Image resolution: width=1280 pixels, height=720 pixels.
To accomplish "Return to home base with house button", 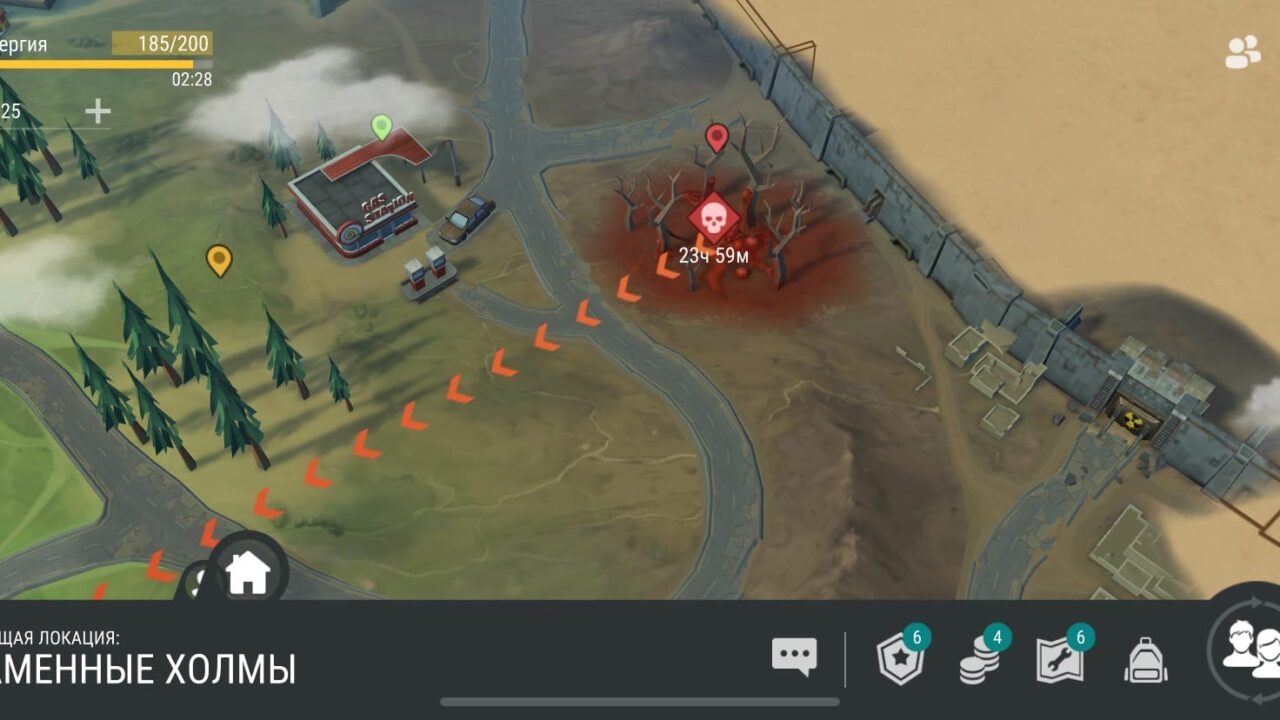I will 248,574.
